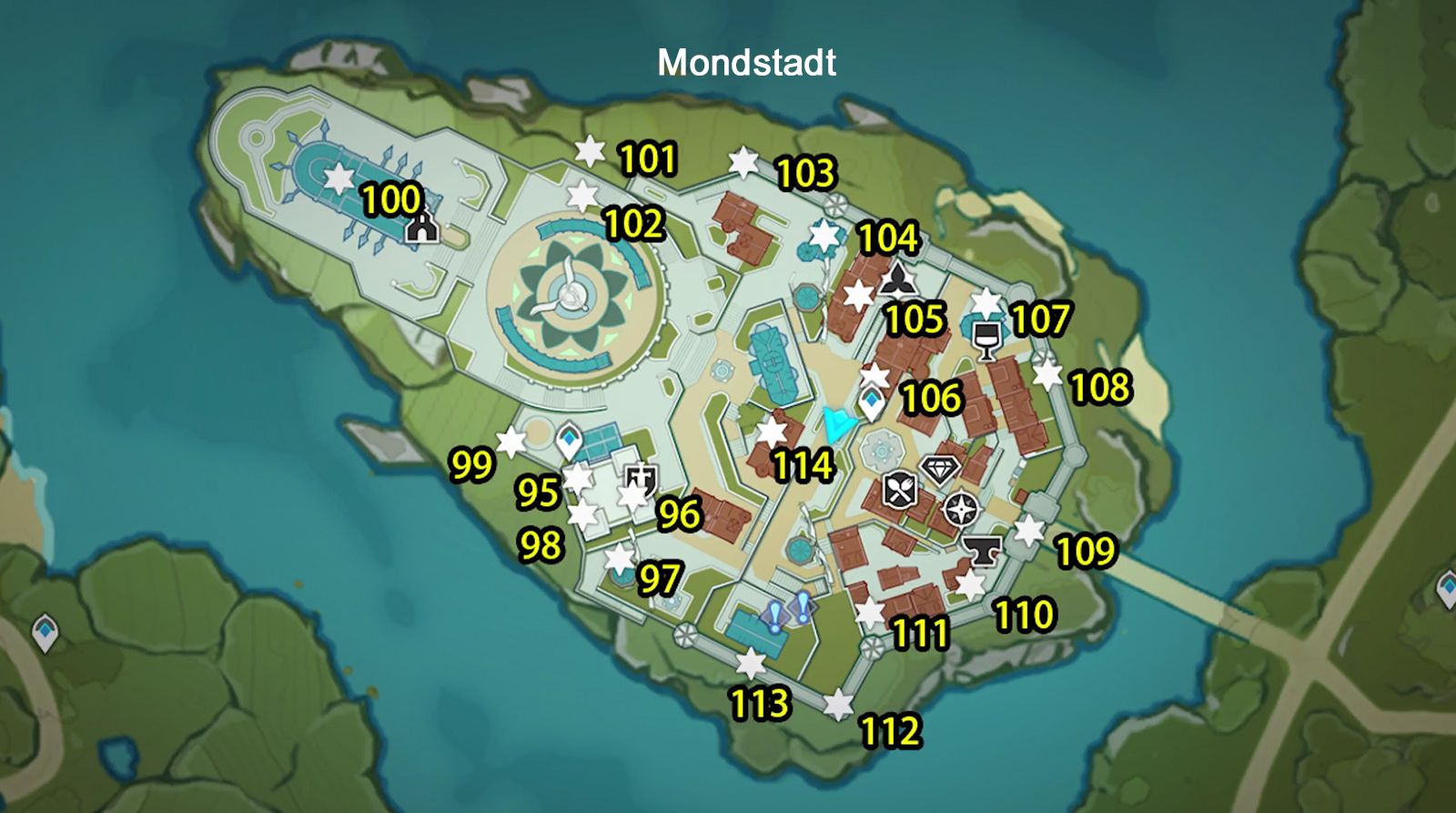This screenshot has width=1456, height=813.
Task: Click the Knights of Favonius shield icon
Action: tap(640, 480)
